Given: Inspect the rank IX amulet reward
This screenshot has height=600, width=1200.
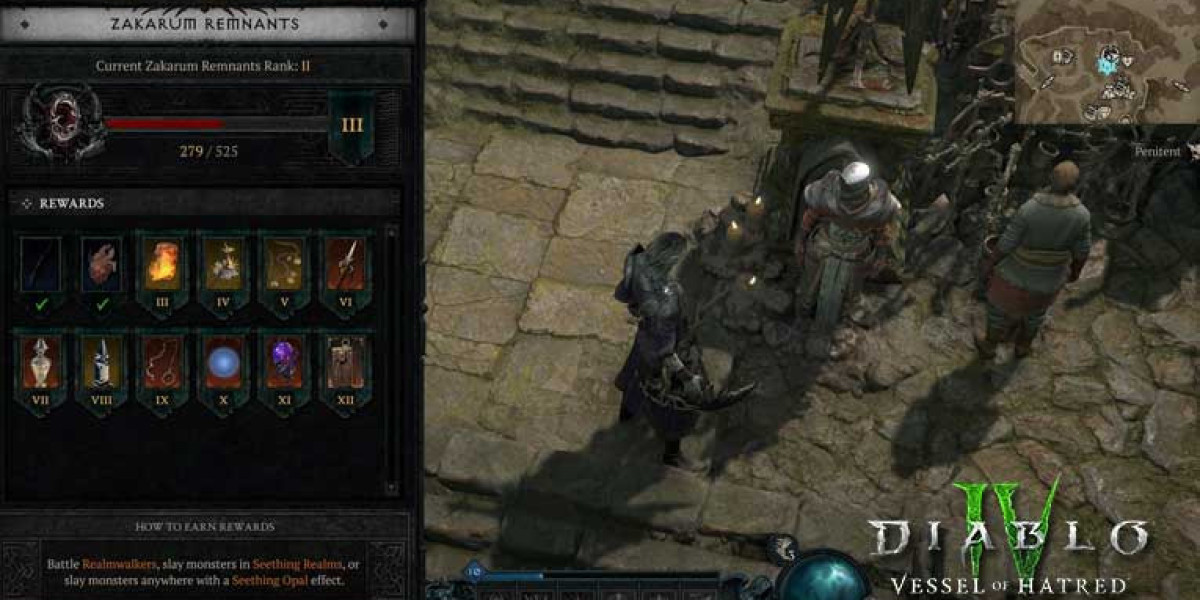Looking at the screenshot, I should tap(163, 363).
